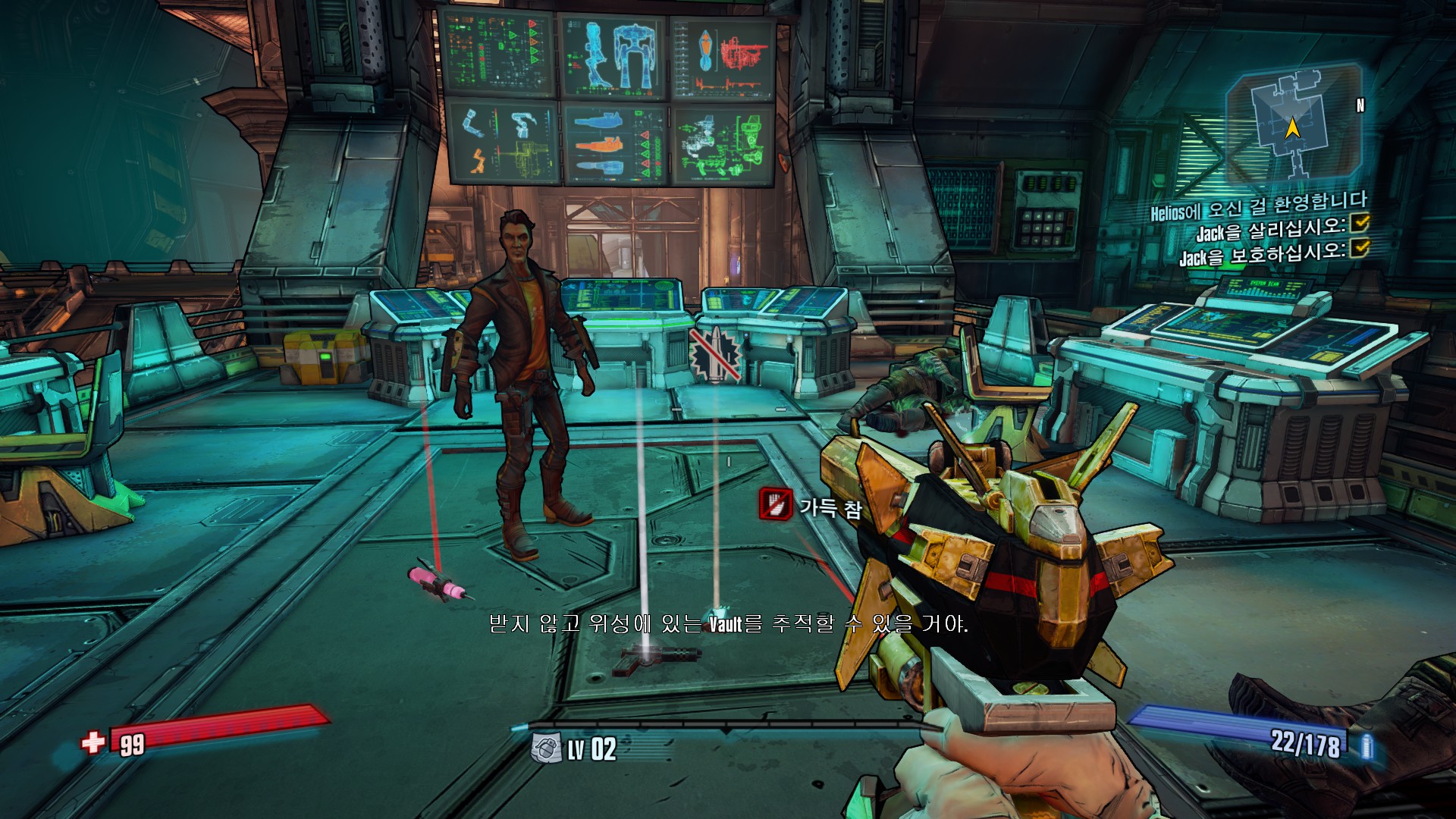
Task: Click the red '가득 참' ammo full icon
Action: pyautogui.click(x=775, y=504)
